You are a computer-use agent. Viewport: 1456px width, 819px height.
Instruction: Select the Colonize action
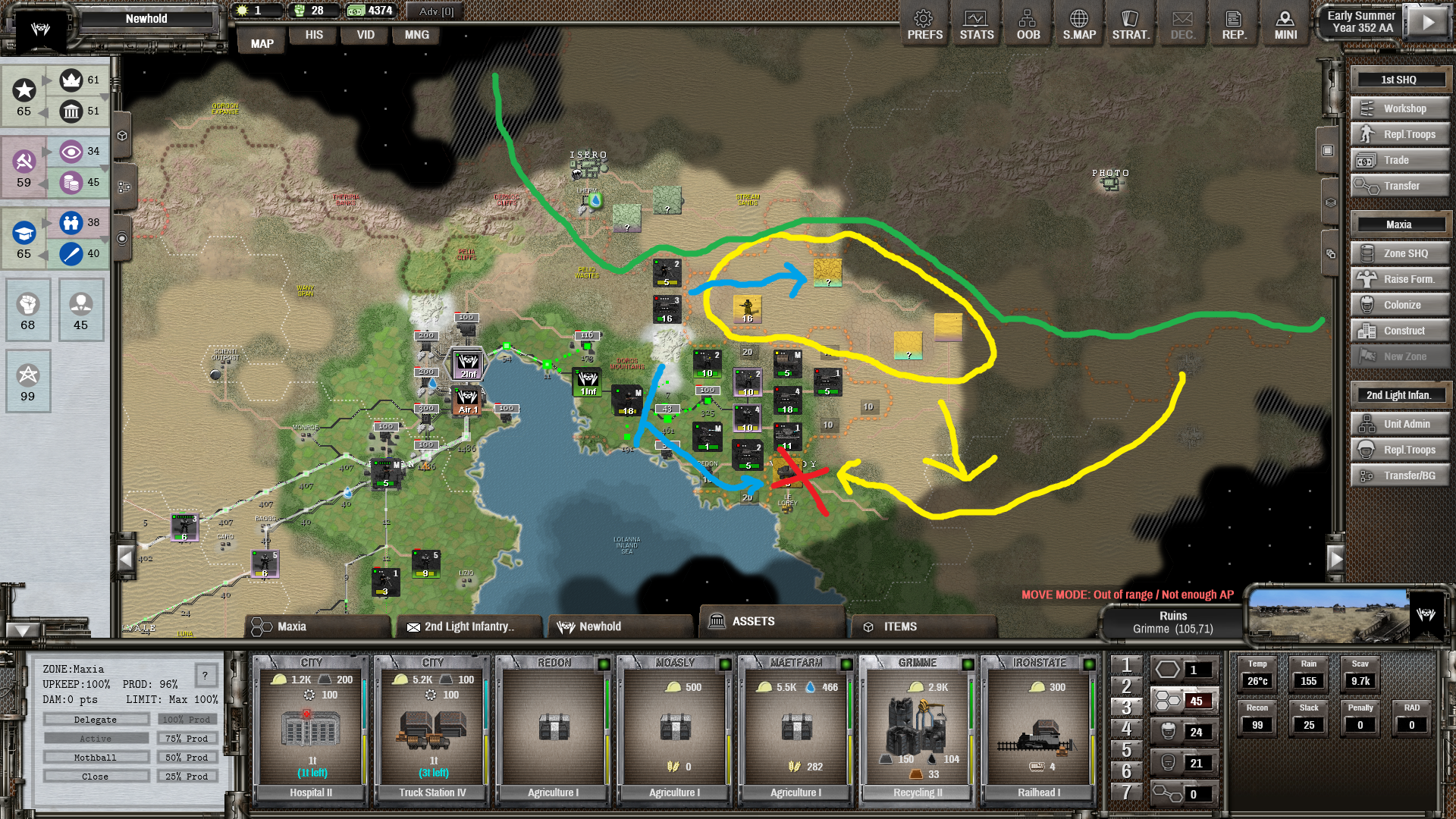point(1400,305)
